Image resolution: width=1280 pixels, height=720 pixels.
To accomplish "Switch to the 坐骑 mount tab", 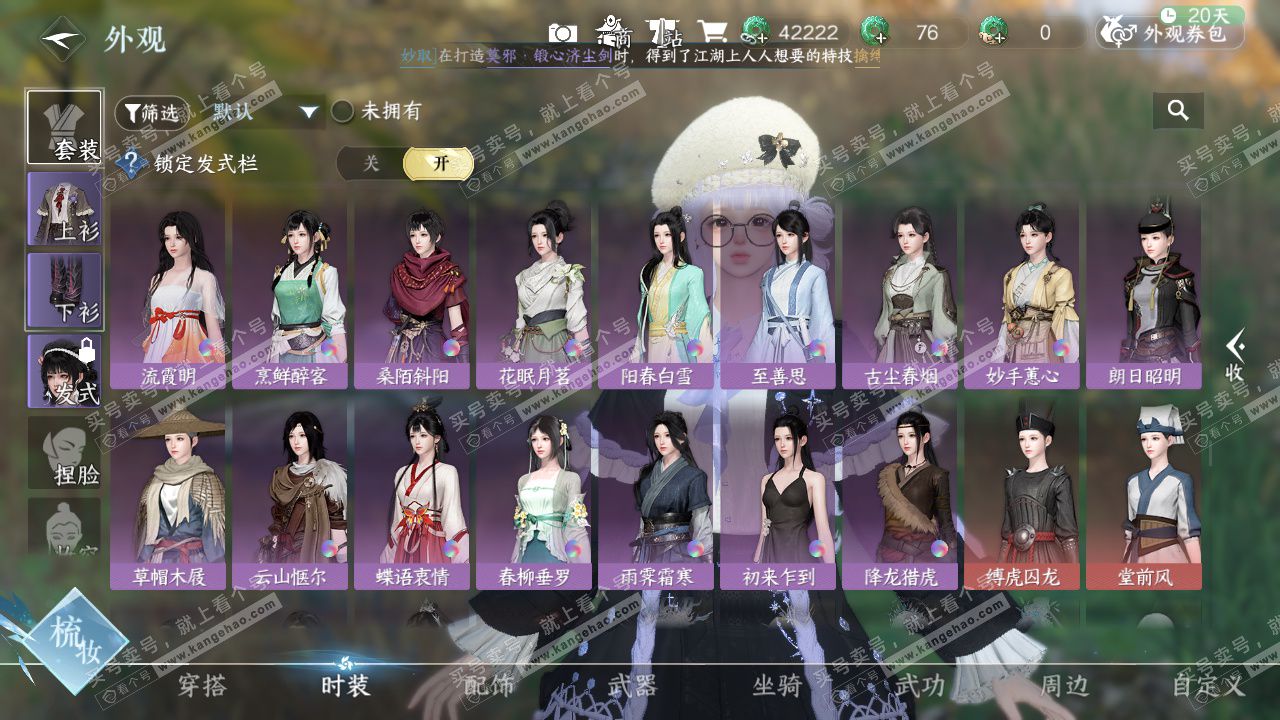I will 777,685.
